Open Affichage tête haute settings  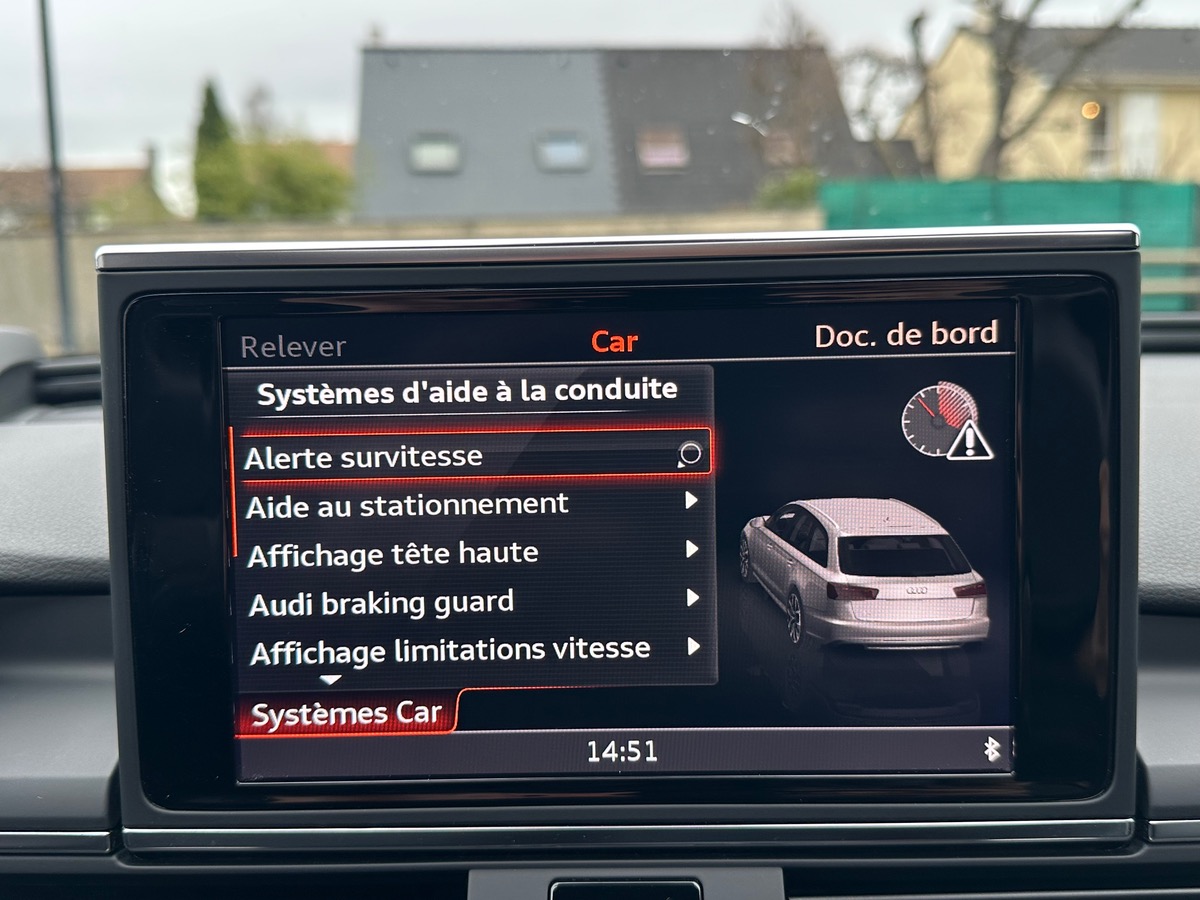point(470,553)
